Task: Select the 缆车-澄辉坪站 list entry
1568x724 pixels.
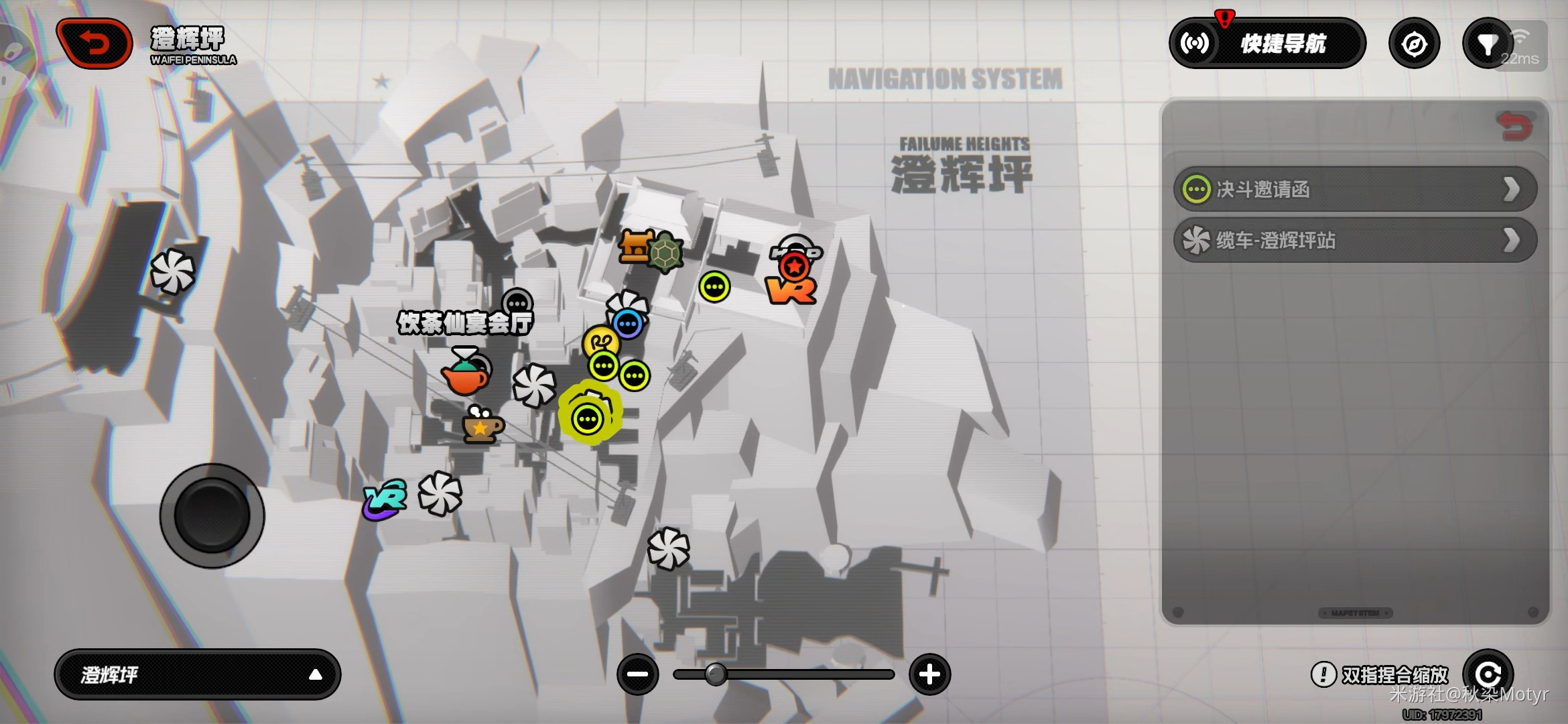Action: point(1355,241)
